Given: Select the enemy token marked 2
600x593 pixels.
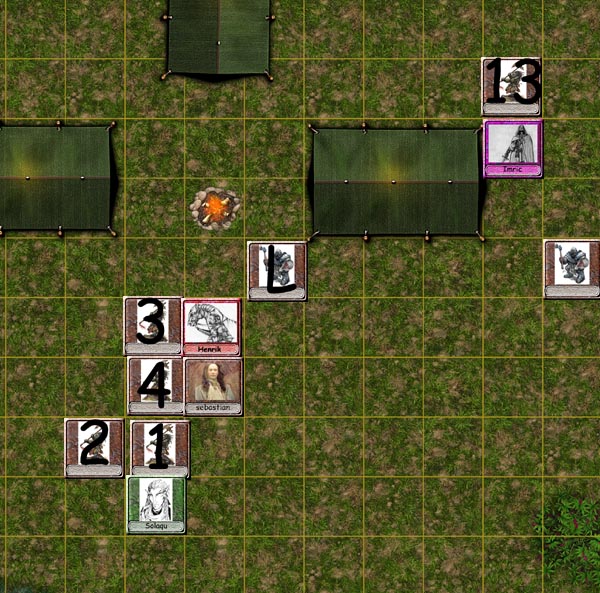Looking at the screenshot, I should pos(93,447).
